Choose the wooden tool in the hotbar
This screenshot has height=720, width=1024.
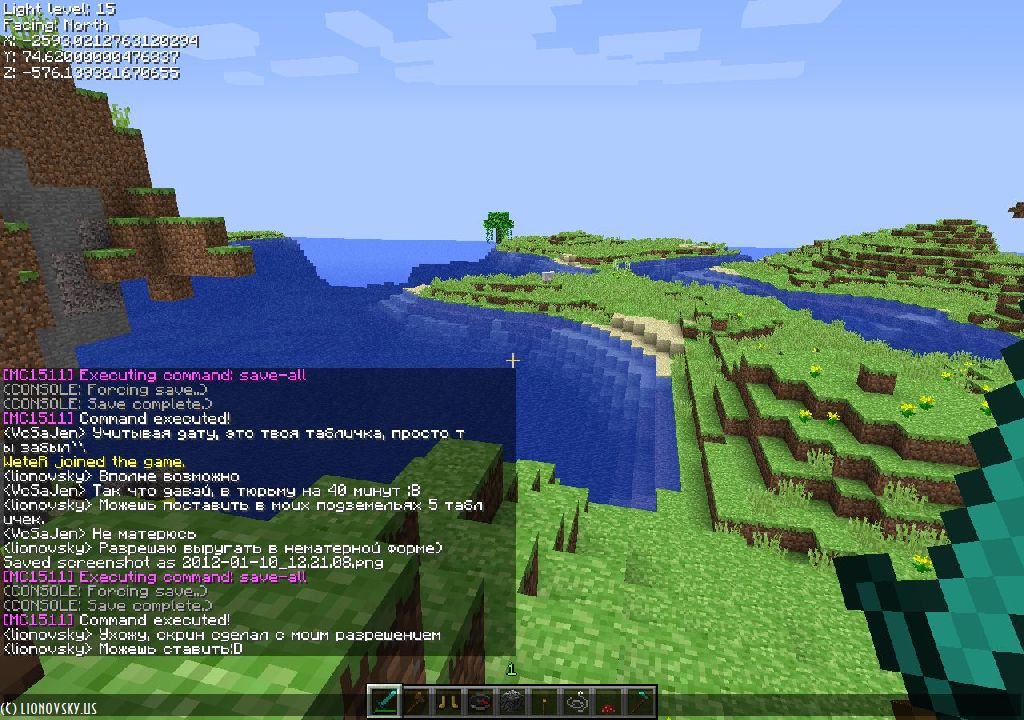417,702
